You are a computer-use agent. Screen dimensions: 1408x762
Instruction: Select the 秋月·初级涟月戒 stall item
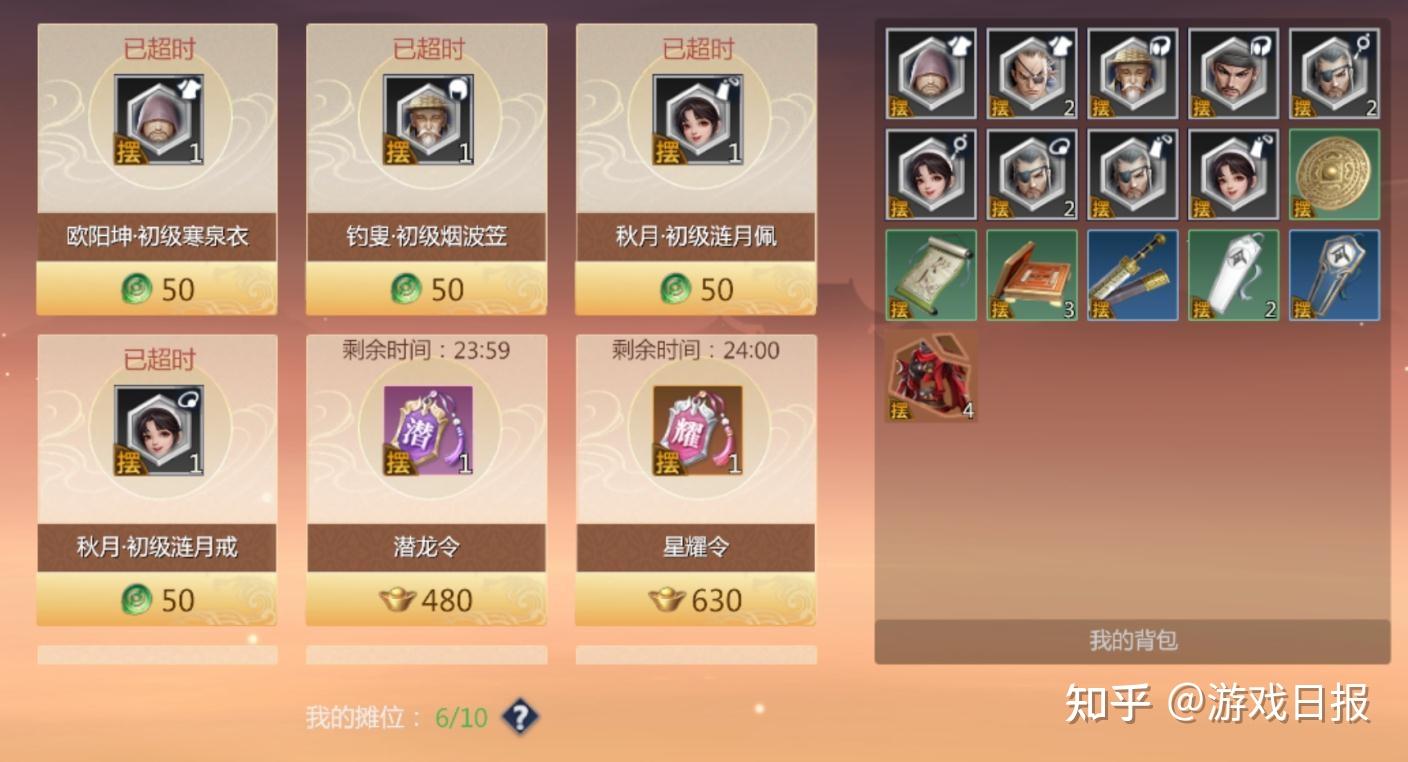[x=157, y=479]
